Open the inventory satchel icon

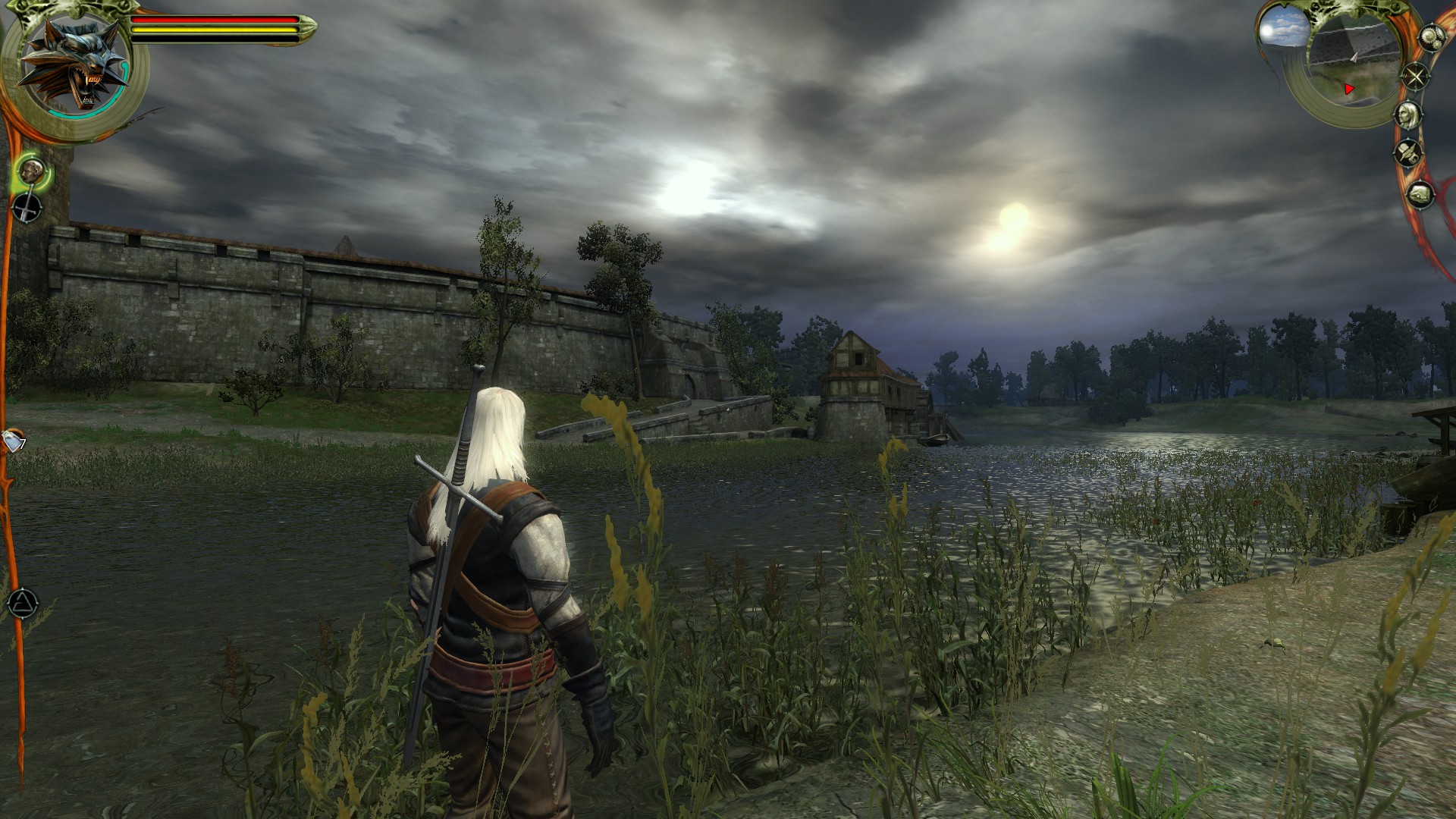pyautogui.click(x=1420, y=195)
